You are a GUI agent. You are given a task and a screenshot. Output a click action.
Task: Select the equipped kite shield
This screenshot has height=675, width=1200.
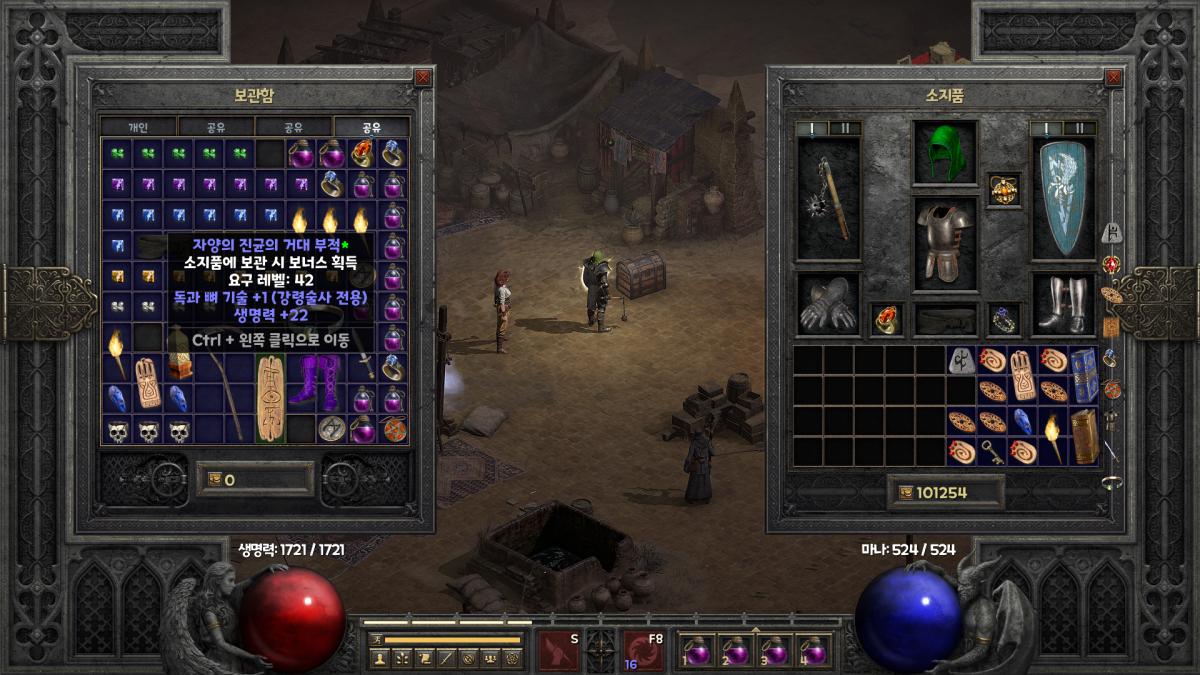pyautogui.click(x=1062, y=198)
